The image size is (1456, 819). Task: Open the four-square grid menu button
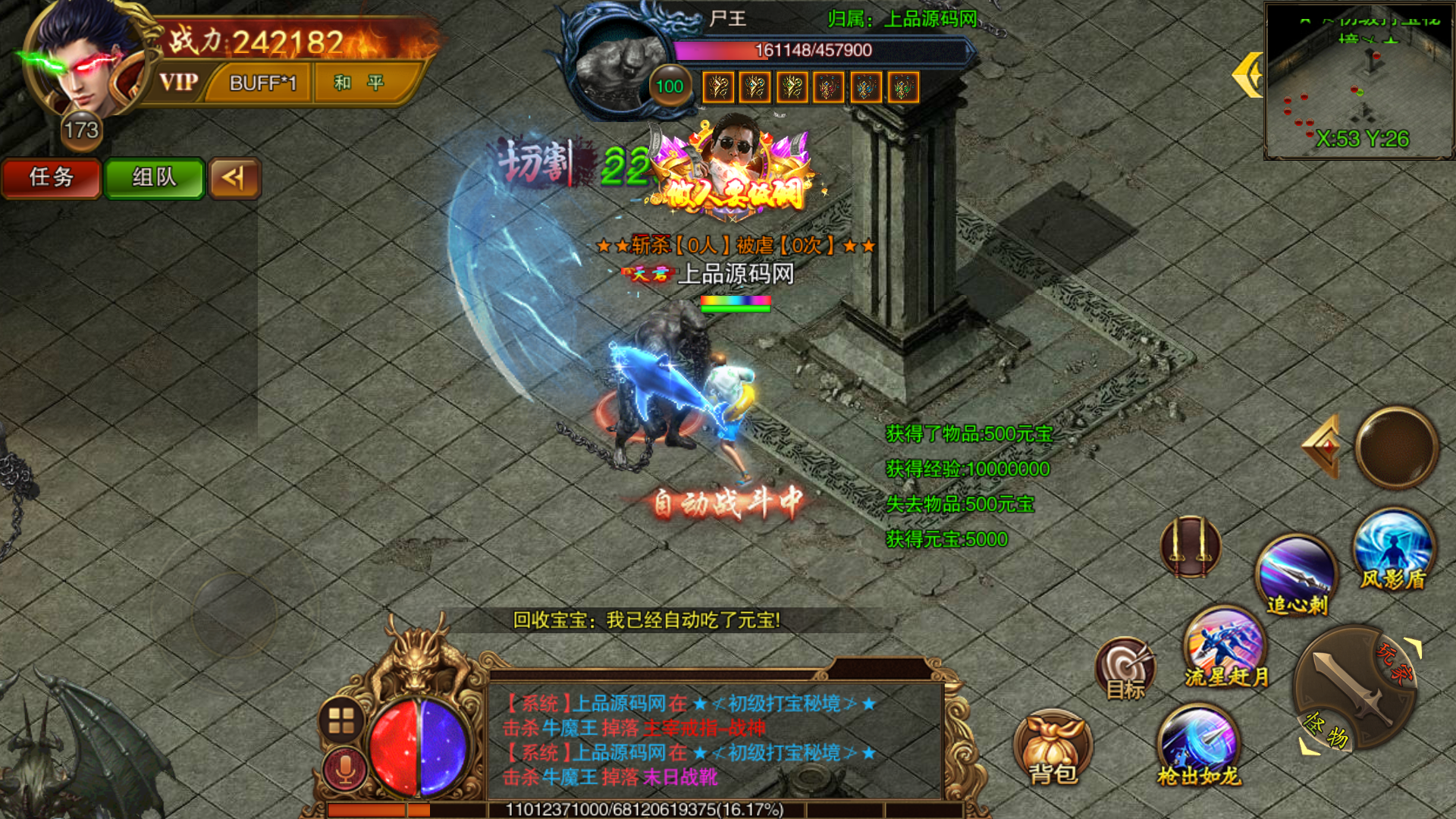click(341, 720)
